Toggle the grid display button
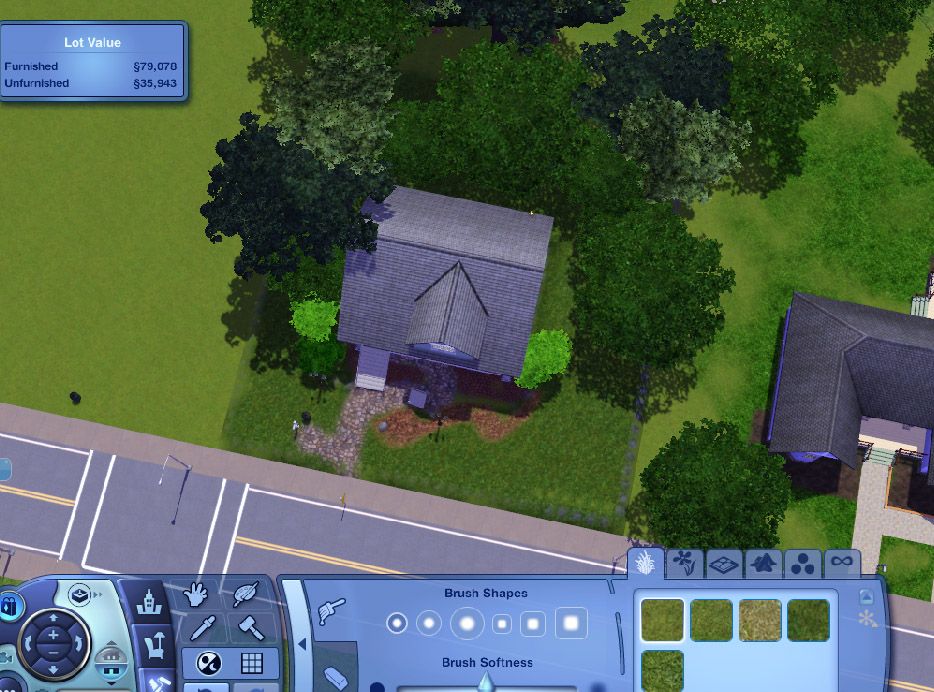The height and width of the screenshot is (692, 934). (251, 663)
